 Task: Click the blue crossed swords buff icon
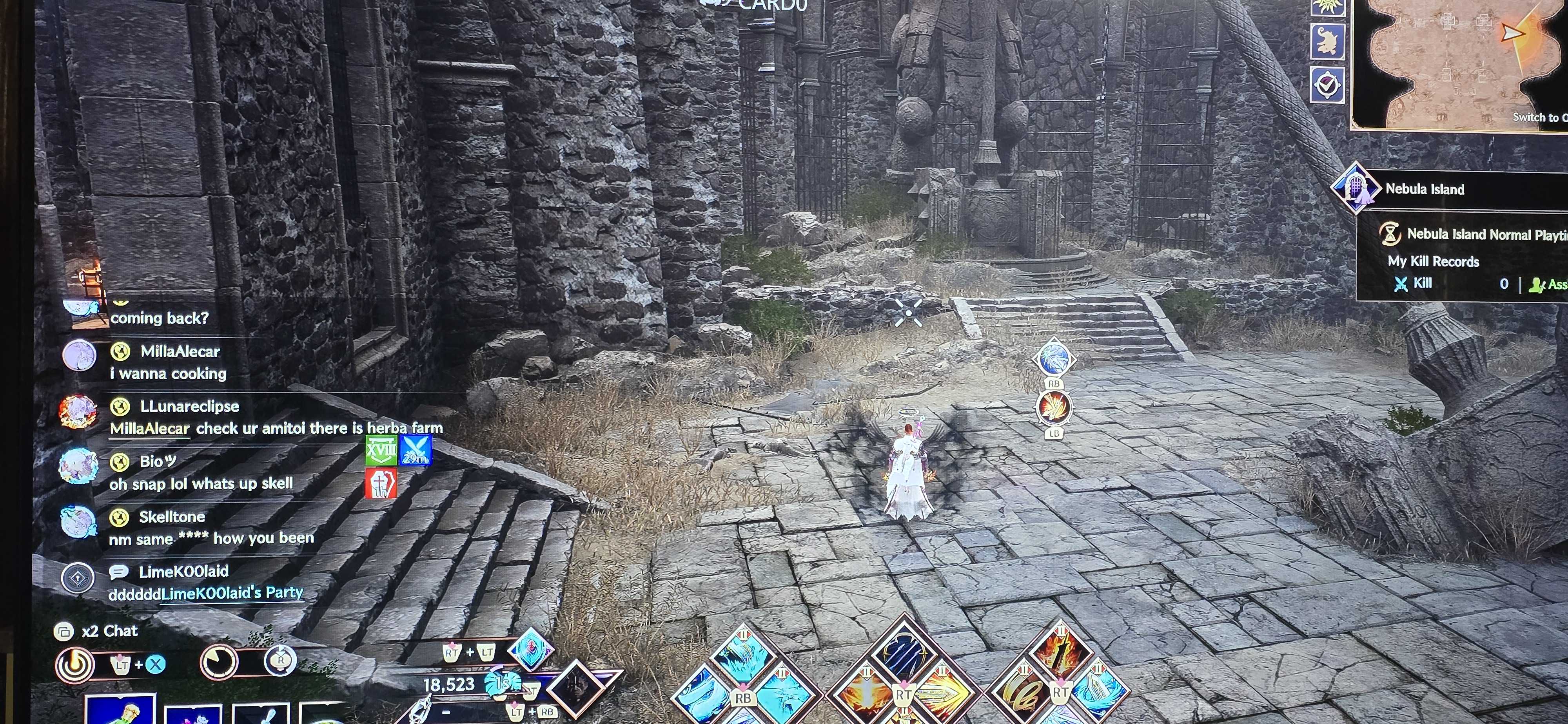(x=415, y=451)
